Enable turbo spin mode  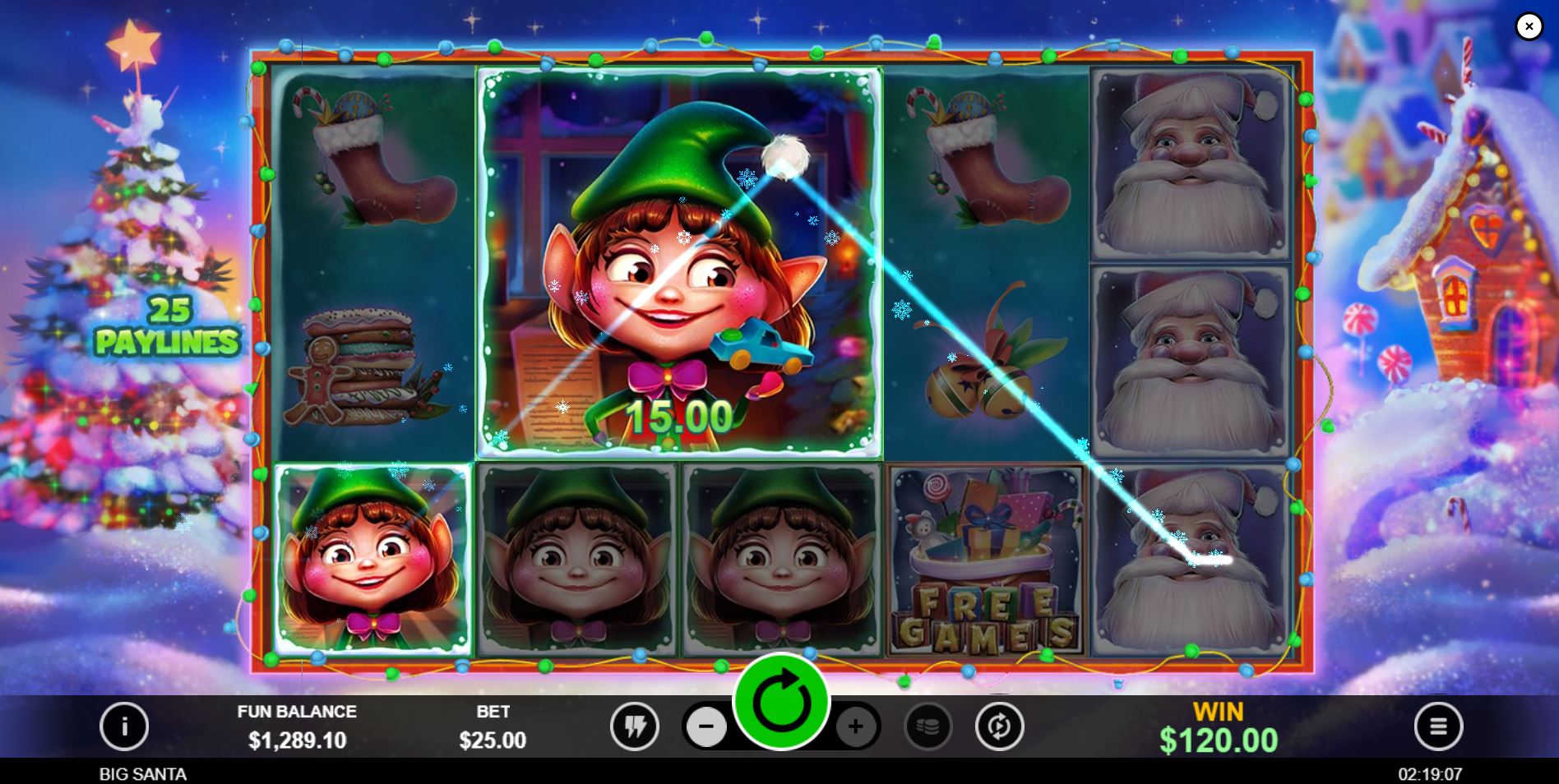pyautogui.click(x=633, y=726)
